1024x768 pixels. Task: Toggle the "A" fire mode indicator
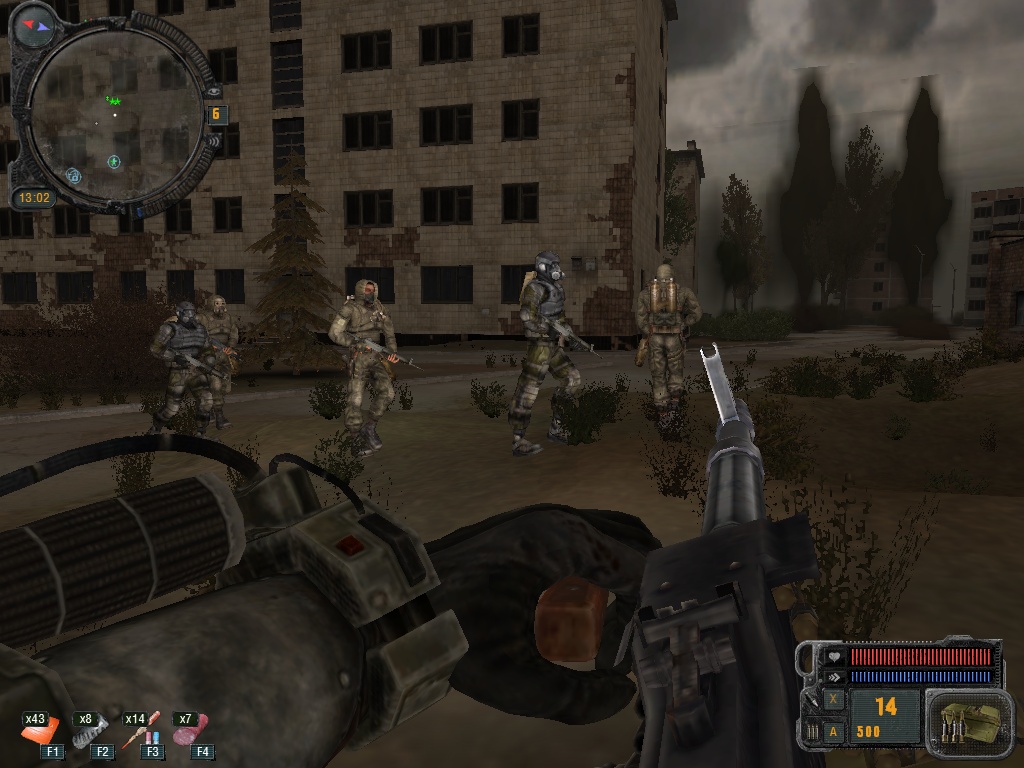pos(833,731)
